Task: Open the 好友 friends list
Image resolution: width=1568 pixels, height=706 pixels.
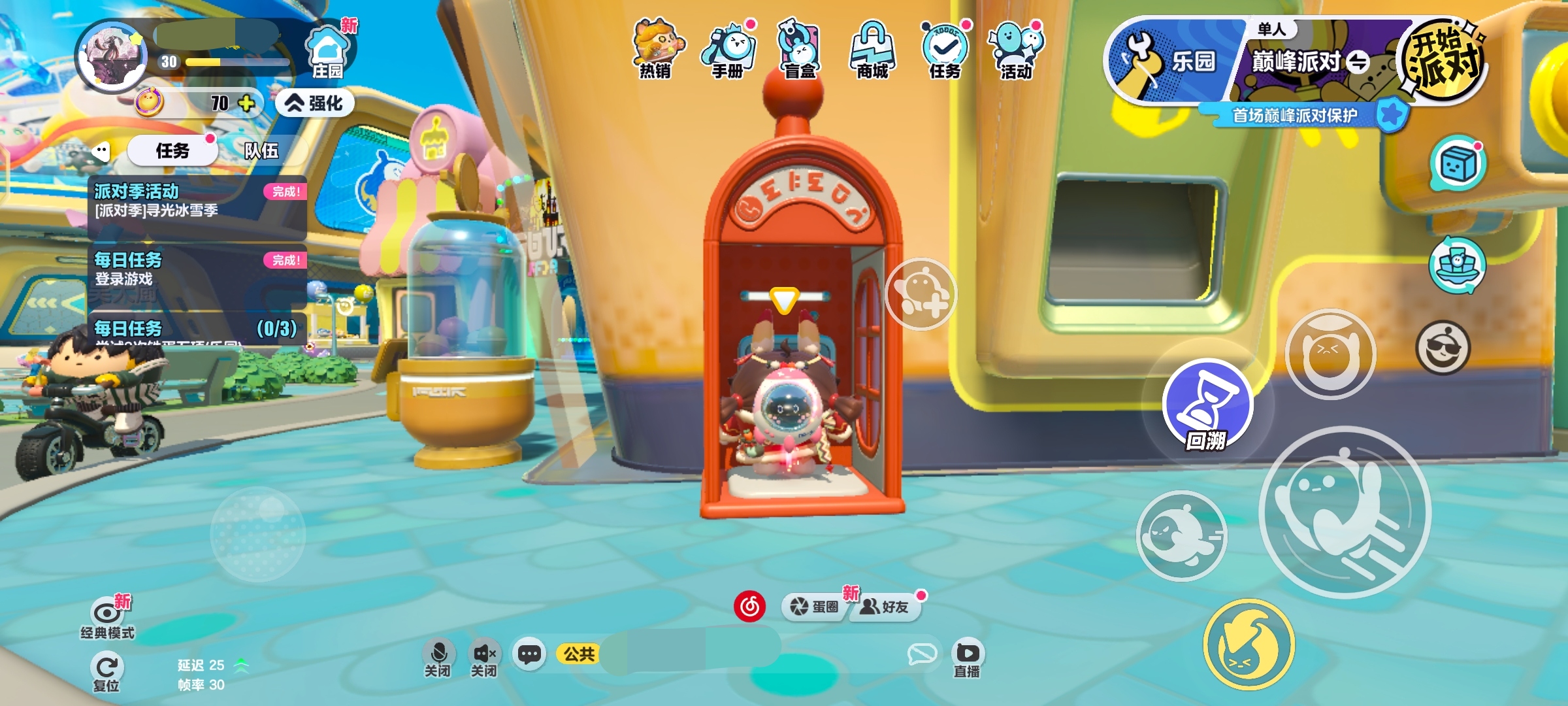Action: click(885, 607)
